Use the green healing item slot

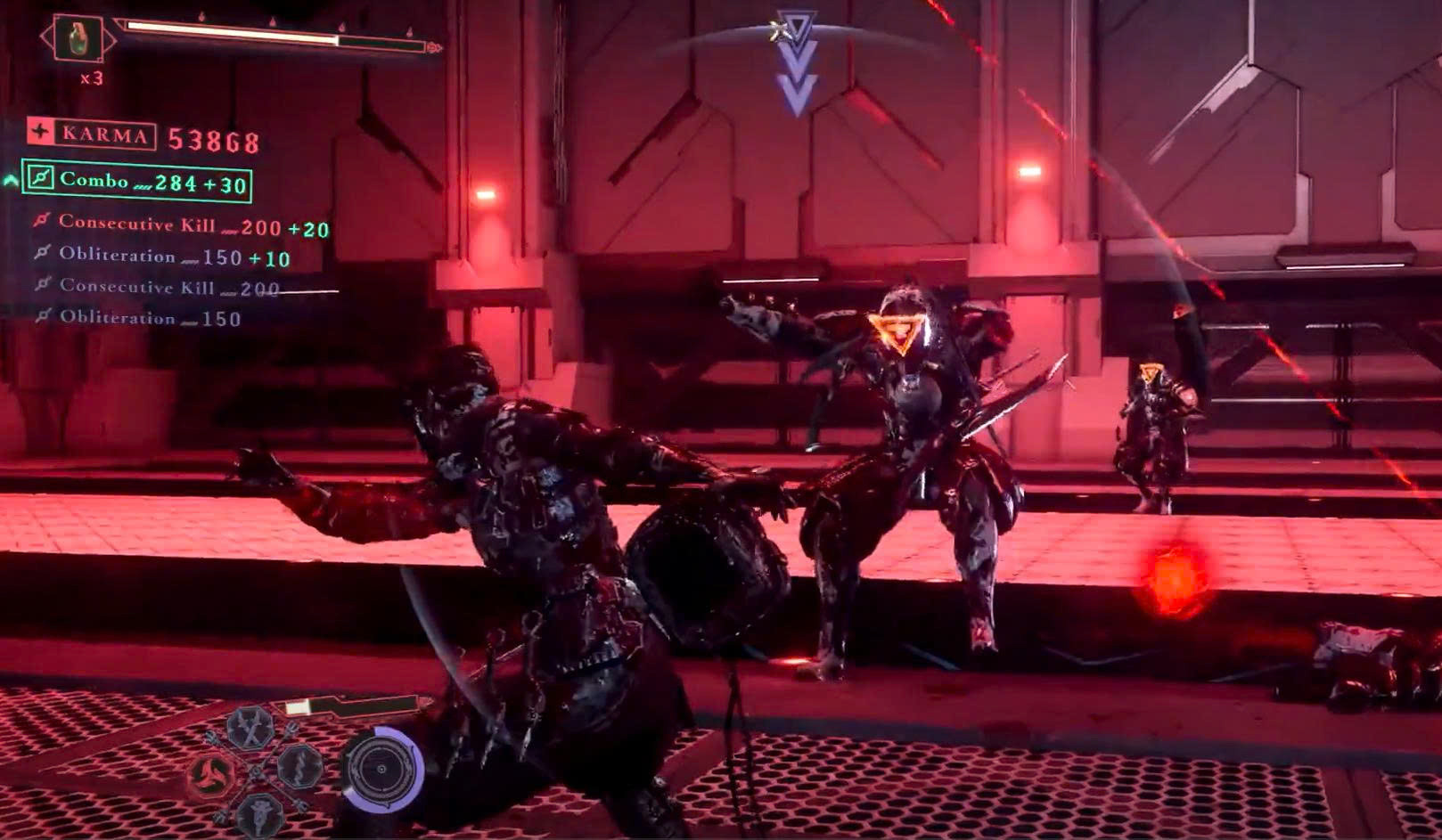coord(77,38)
